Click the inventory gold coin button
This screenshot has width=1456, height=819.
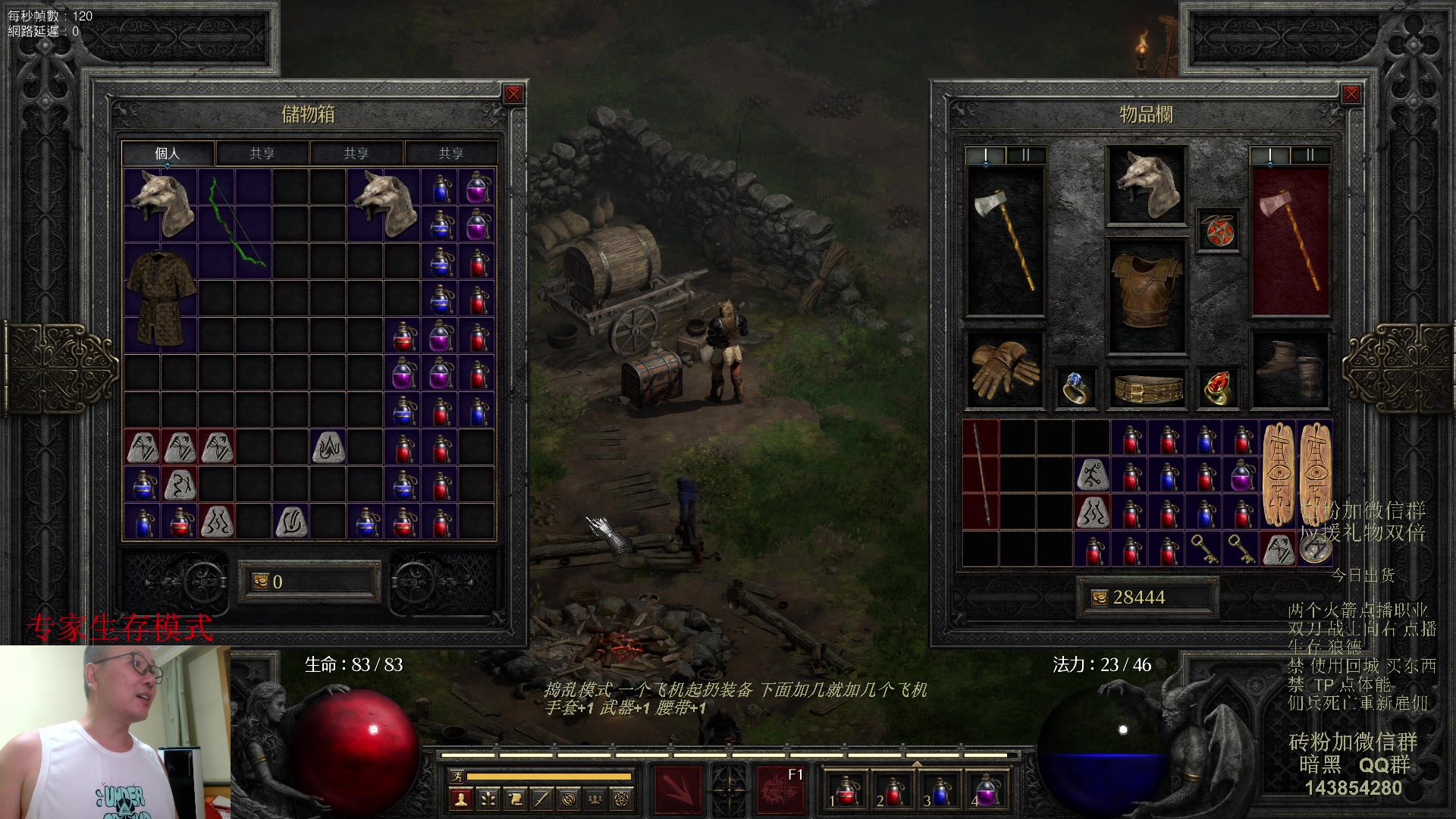pyautogui.click(x=1099, y=598)
